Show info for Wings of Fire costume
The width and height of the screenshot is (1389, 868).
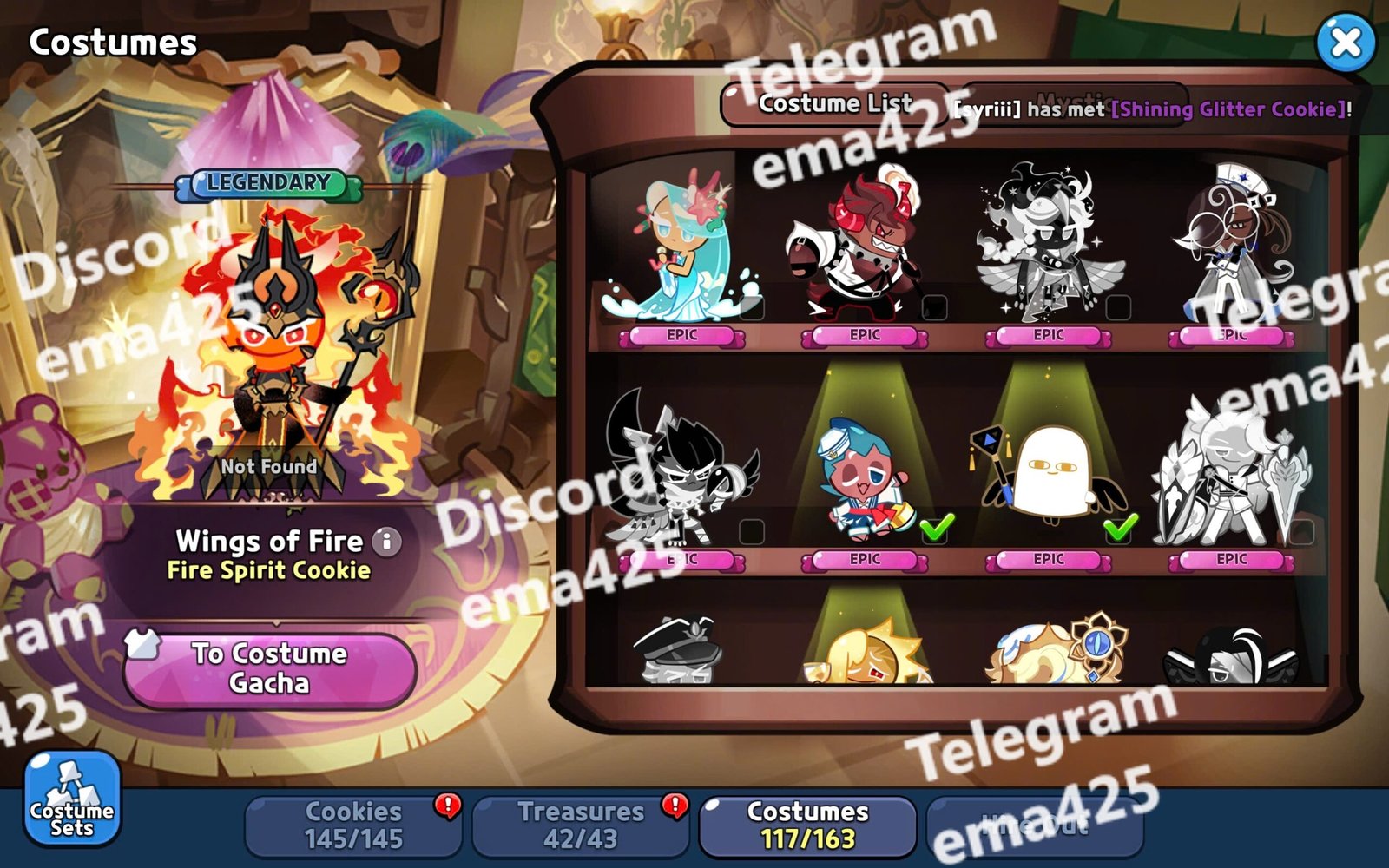pyautogui.click(x=387, y=542)
